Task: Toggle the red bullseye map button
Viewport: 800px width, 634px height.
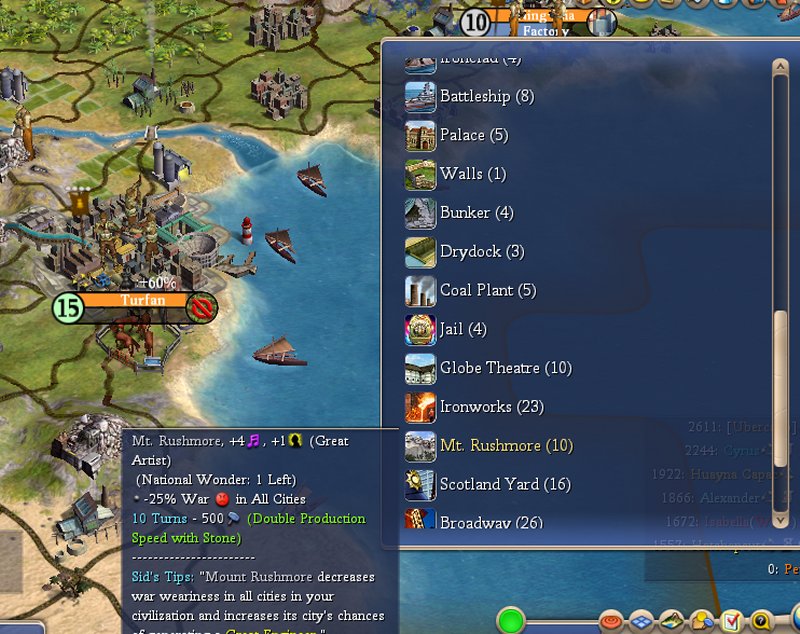Action: (610, 621)
